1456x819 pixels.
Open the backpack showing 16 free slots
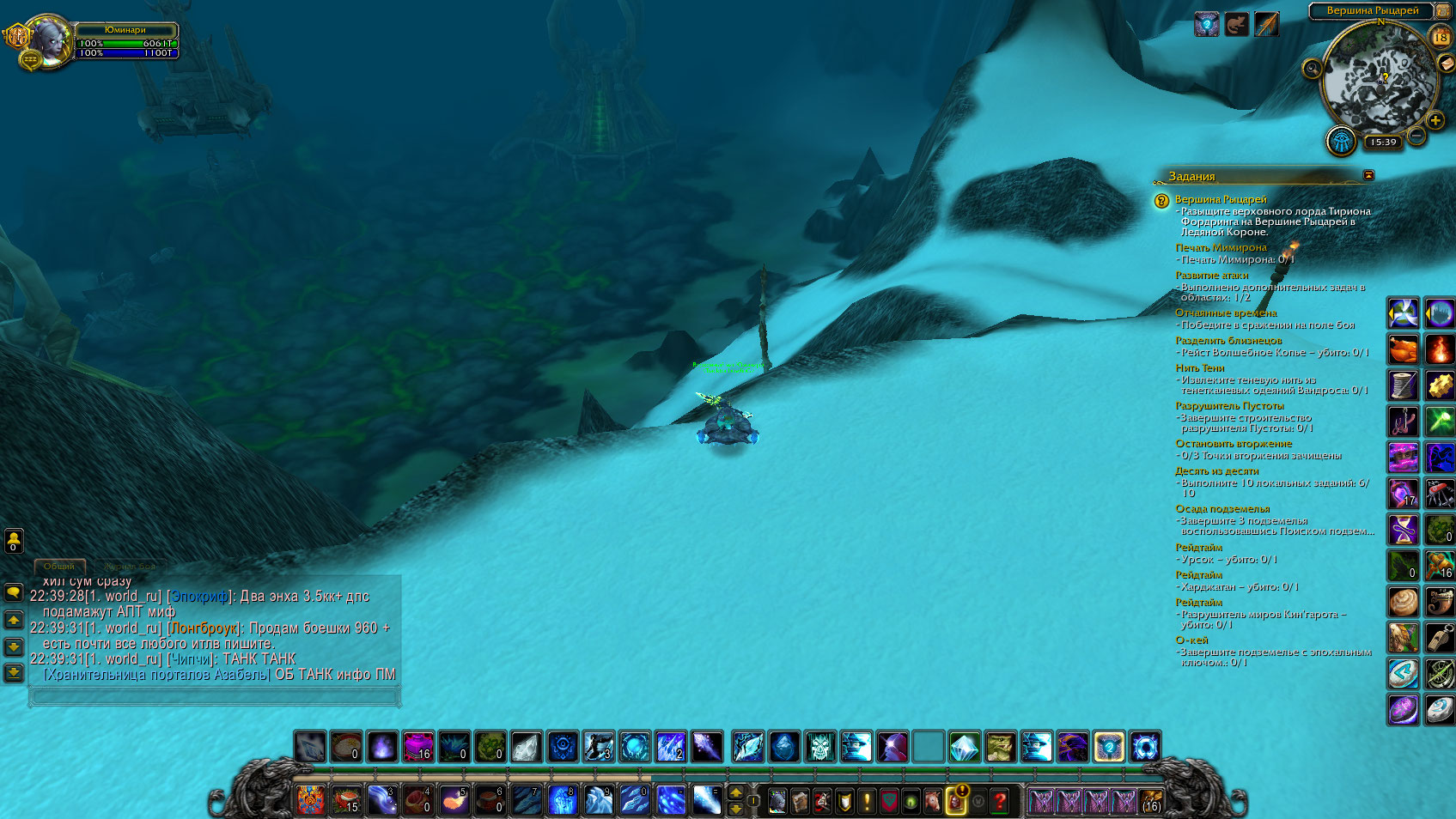(x=1151, y=801)
